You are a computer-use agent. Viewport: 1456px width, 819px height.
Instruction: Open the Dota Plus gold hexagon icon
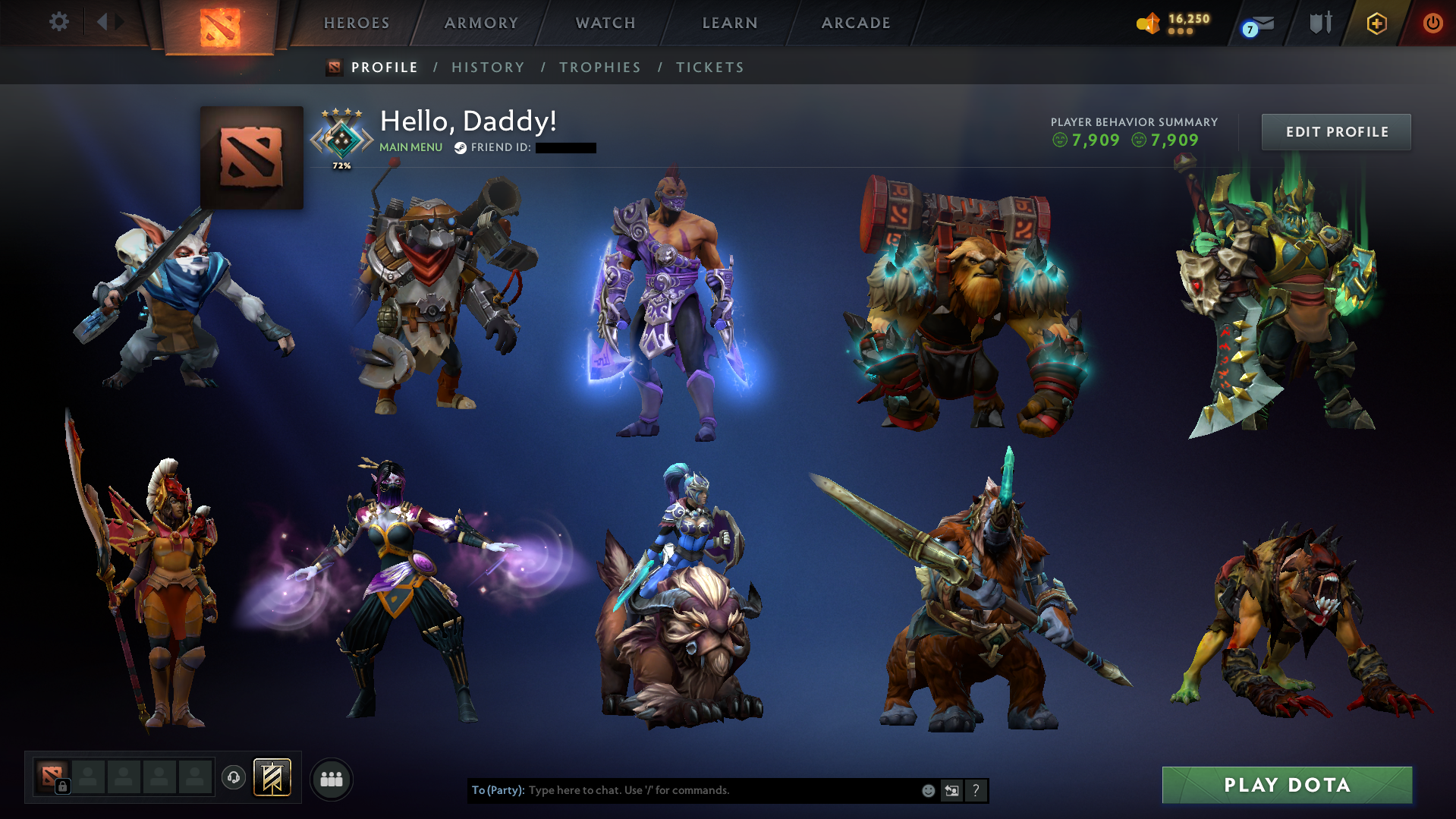pos(1377,23)
